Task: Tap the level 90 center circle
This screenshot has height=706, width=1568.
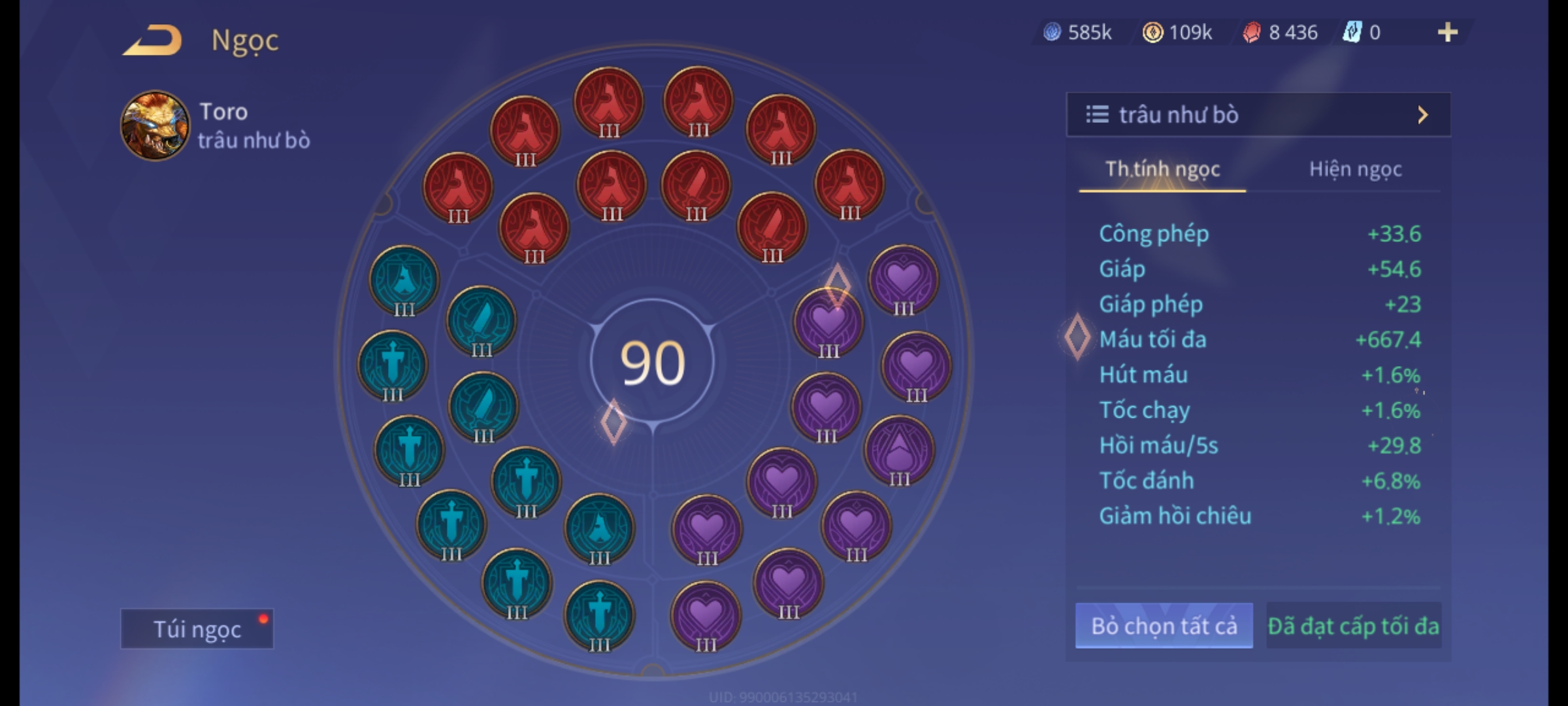Action: pyautogui.click(x=652, y=362)
